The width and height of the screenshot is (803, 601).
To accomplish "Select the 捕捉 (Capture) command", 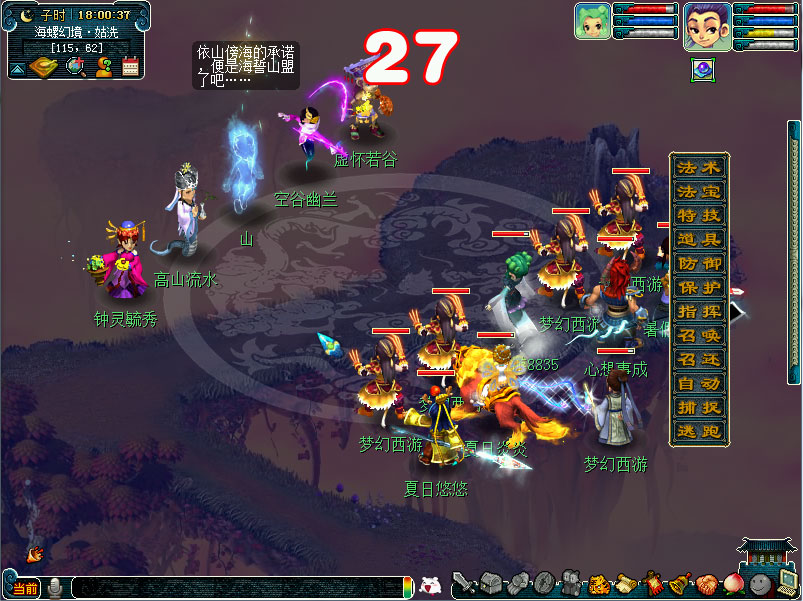I will coord(698,407).
